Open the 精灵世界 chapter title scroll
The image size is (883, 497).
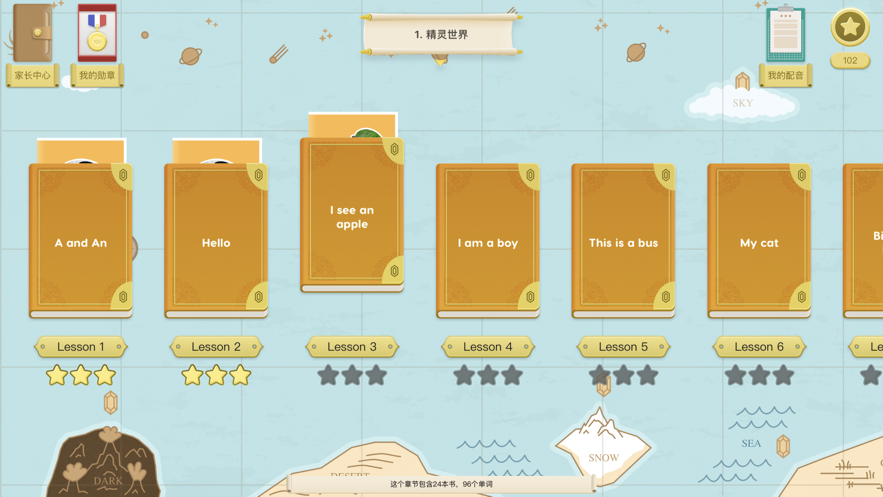click(x=441, y=35)
